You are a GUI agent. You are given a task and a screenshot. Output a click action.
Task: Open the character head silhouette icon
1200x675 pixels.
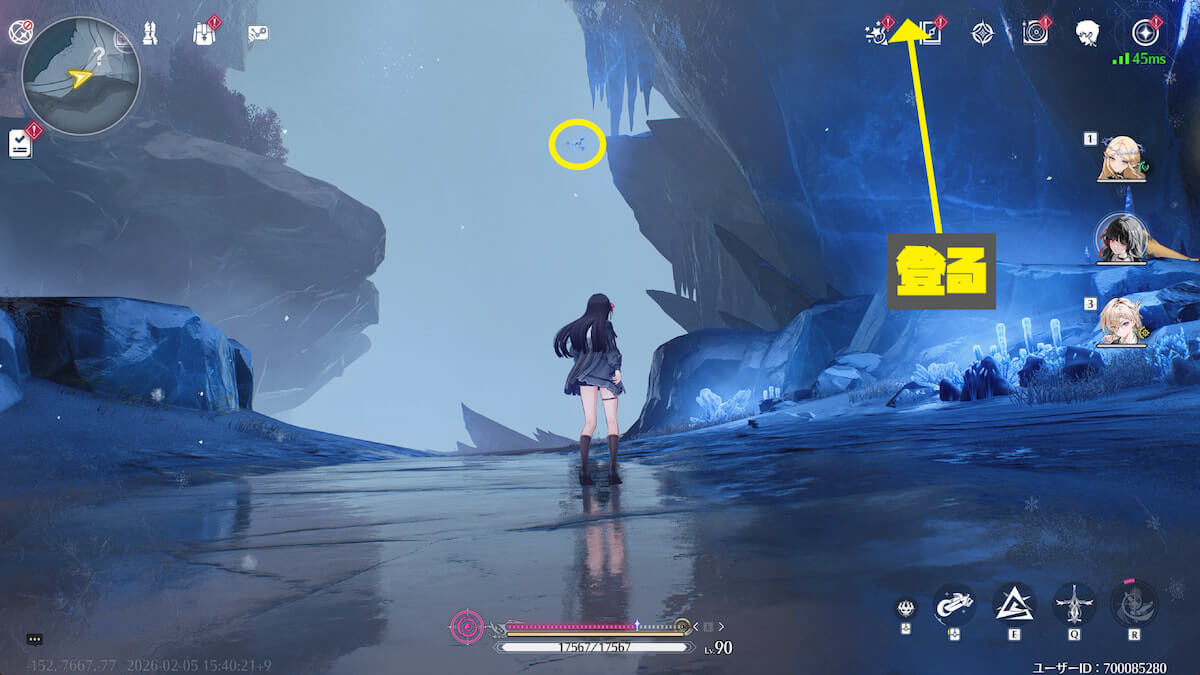coord(1088,33)
